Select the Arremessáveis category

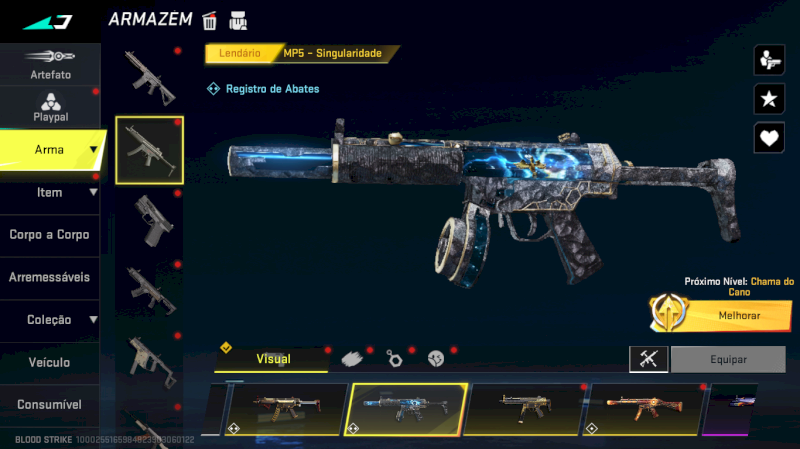(50, 277)
